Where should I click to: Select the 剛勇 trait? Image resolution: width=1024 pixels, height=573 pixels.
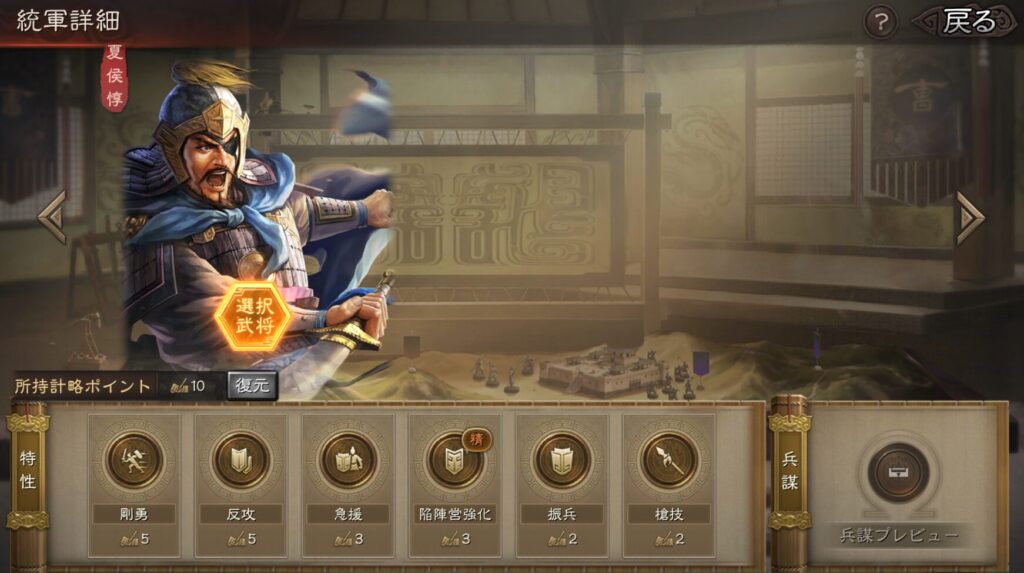pyautogui.click(x=134, y=461)
